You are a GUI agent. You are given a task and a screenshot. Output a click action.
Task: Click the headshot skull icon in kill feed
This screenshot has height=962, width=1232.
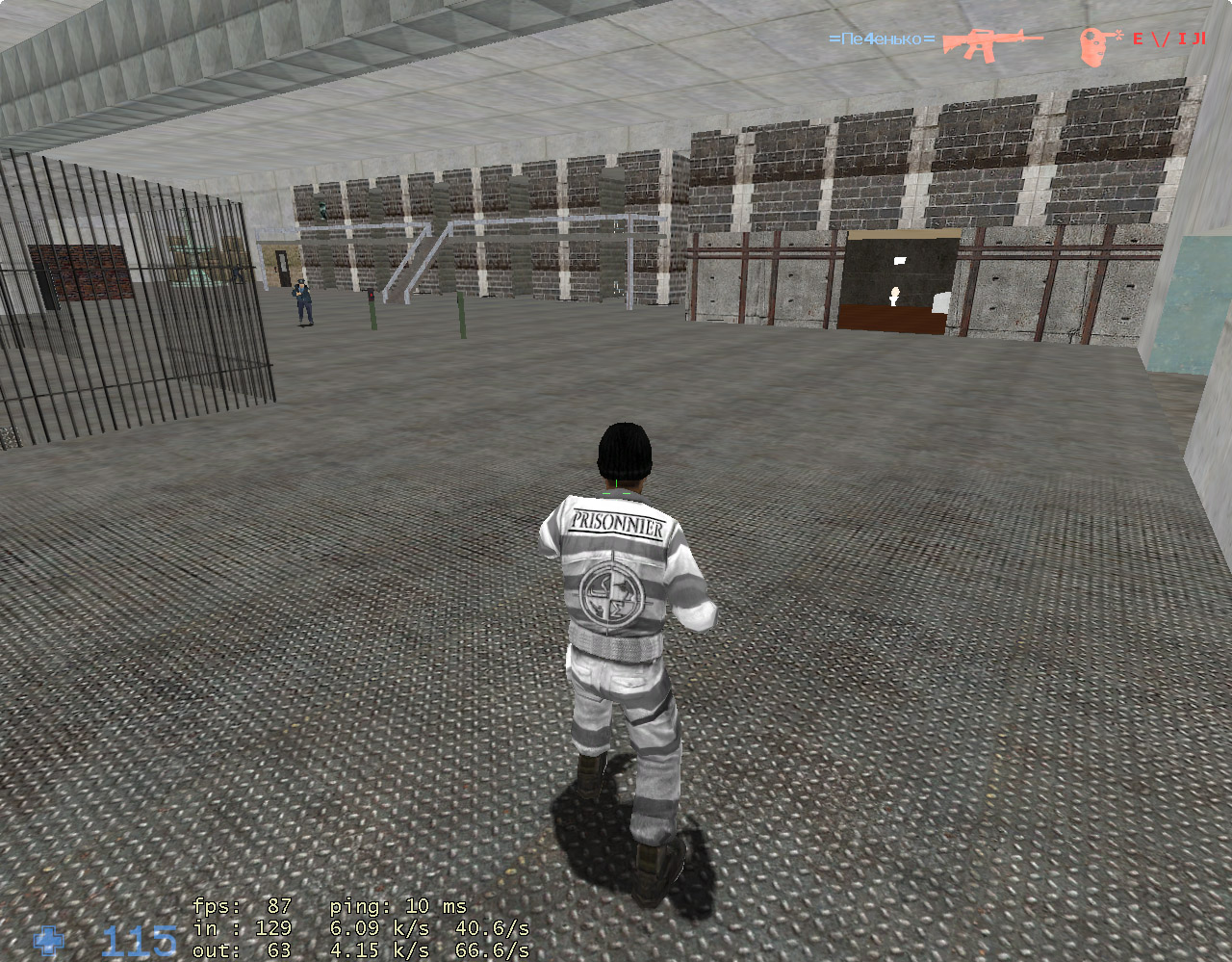pyautogui.click(x=1092, y=41)
